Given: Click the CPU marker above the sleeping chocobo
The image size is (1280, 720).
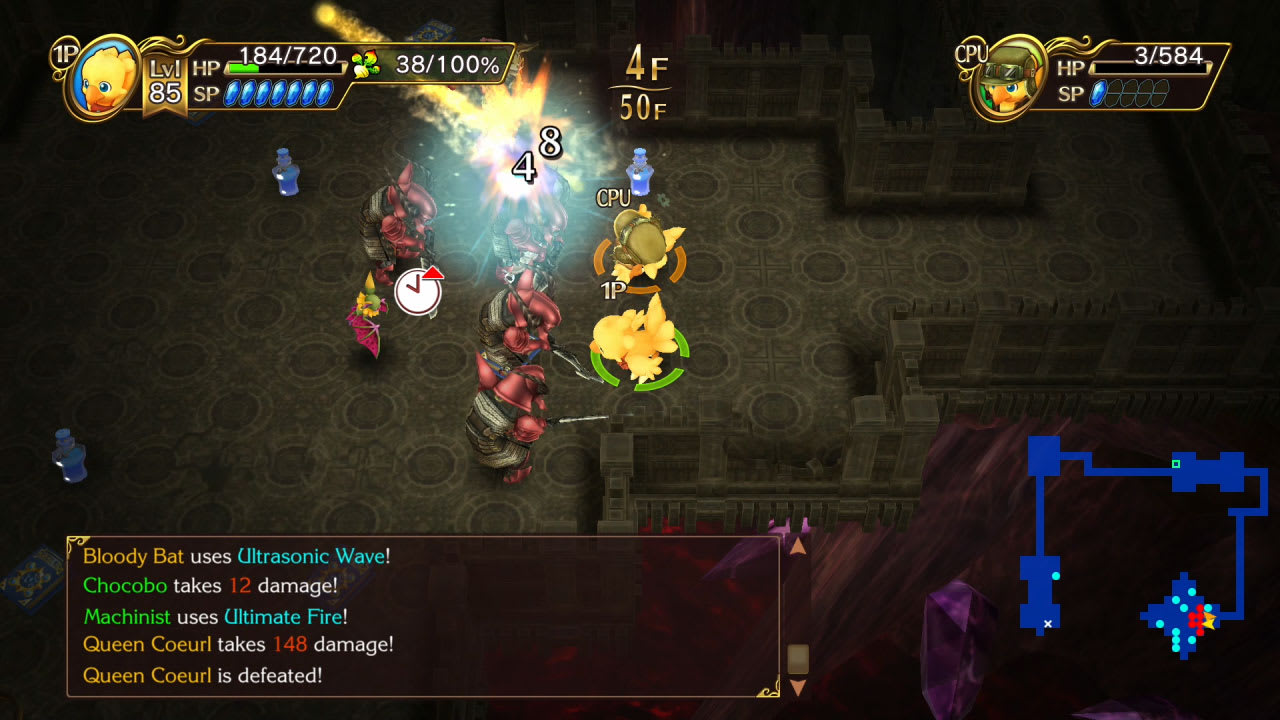Looking at the screenshot, I should coord(611,198).
